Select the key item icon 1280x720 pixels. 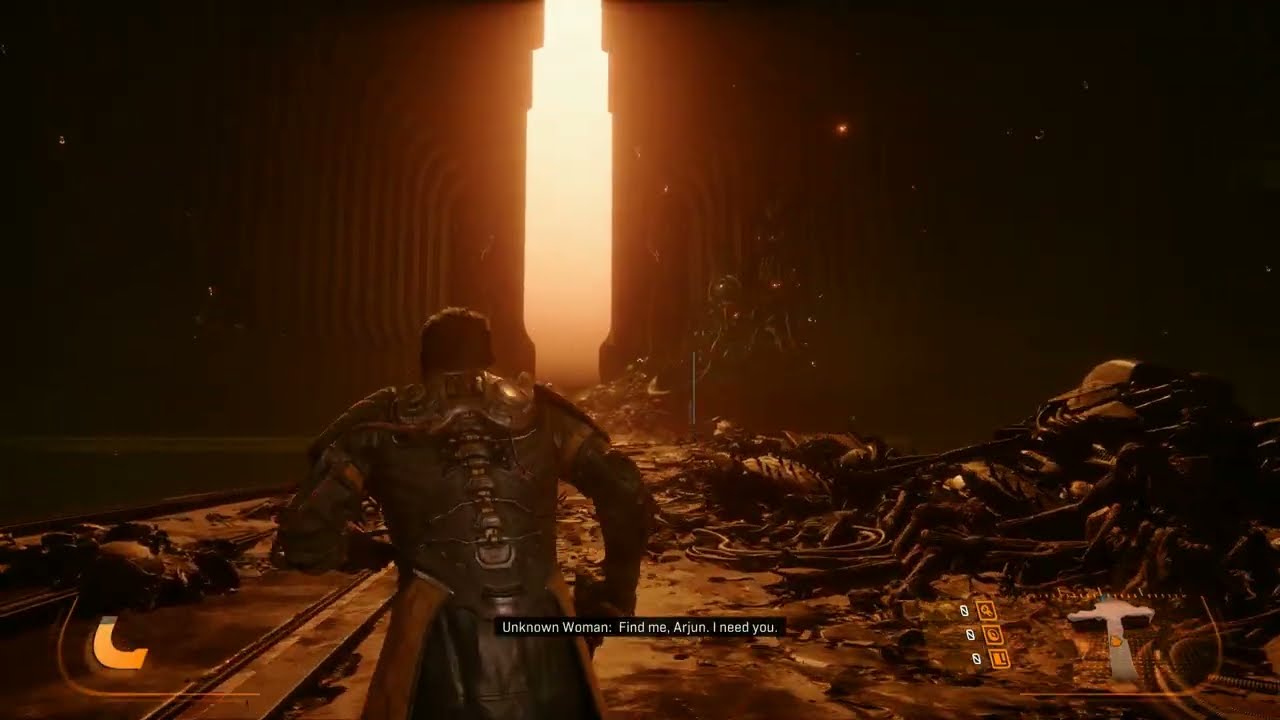pyautogui.click(x=987, y=610)
